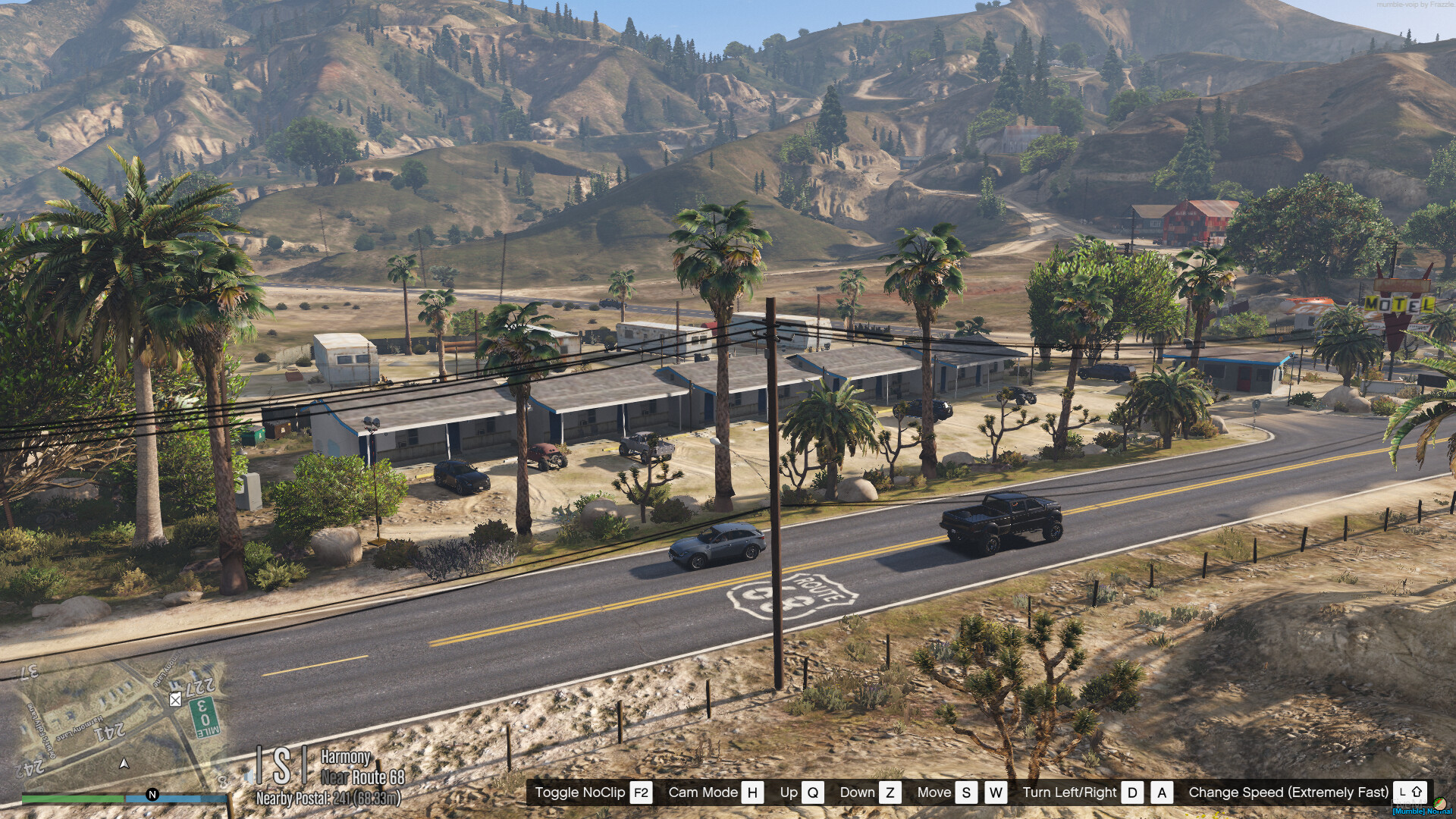Toggle the Mumble Normal voice indicator
This screenshot has height=819, width=1456.
1423,812
